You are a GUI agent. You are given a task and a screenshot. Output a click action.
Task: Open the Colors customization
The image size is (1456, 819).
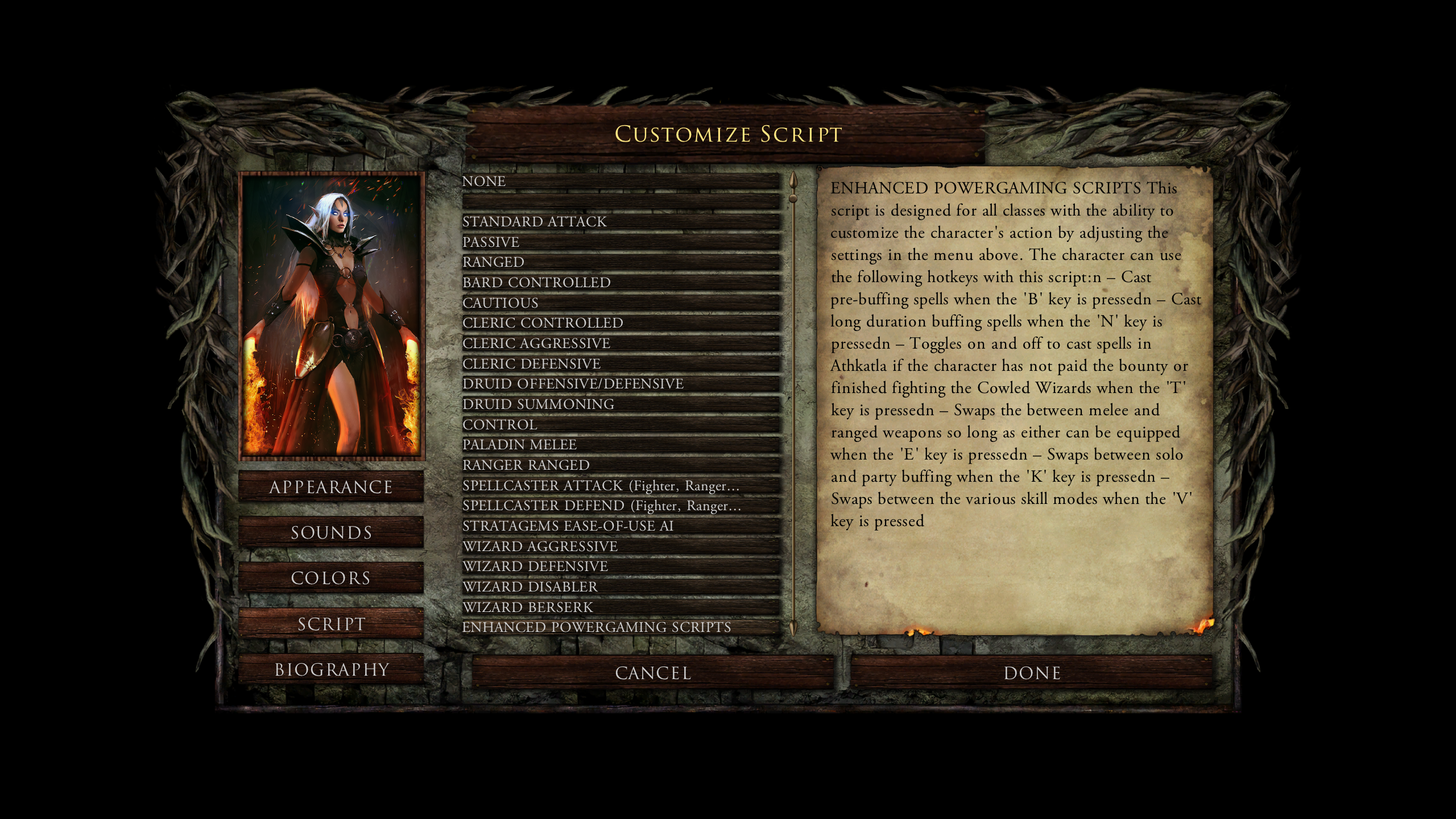point(330,578)
